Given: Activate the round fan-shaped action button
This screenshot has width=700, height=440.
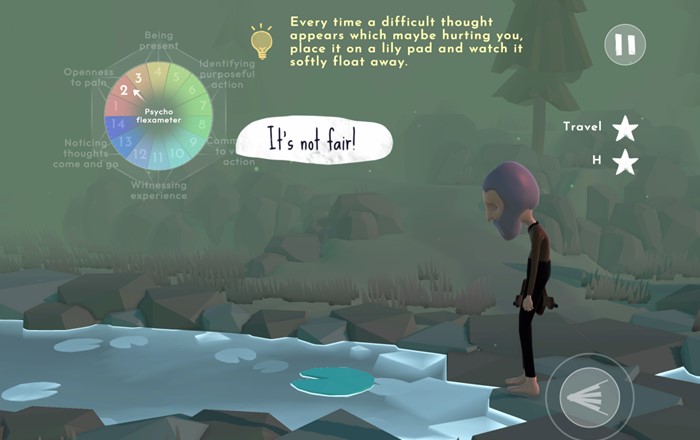Looking at the screenshot, I should click(589, 398).
